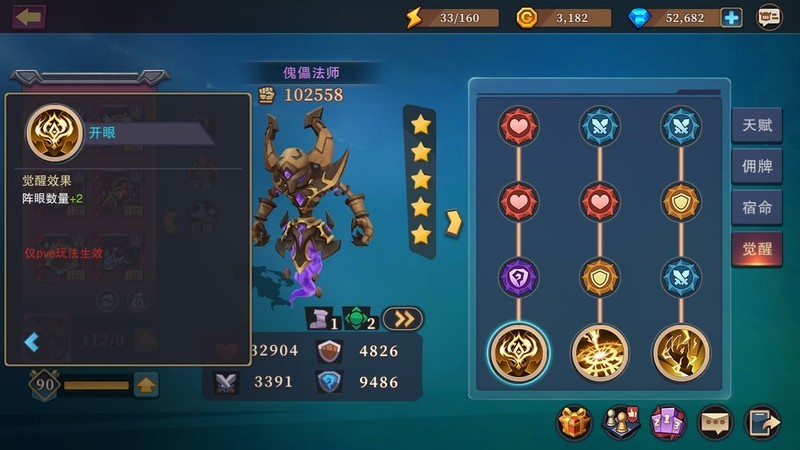Select the 觉醒 tab
Viewport: 800px width, 450px height.
click(x=756, y=249)
